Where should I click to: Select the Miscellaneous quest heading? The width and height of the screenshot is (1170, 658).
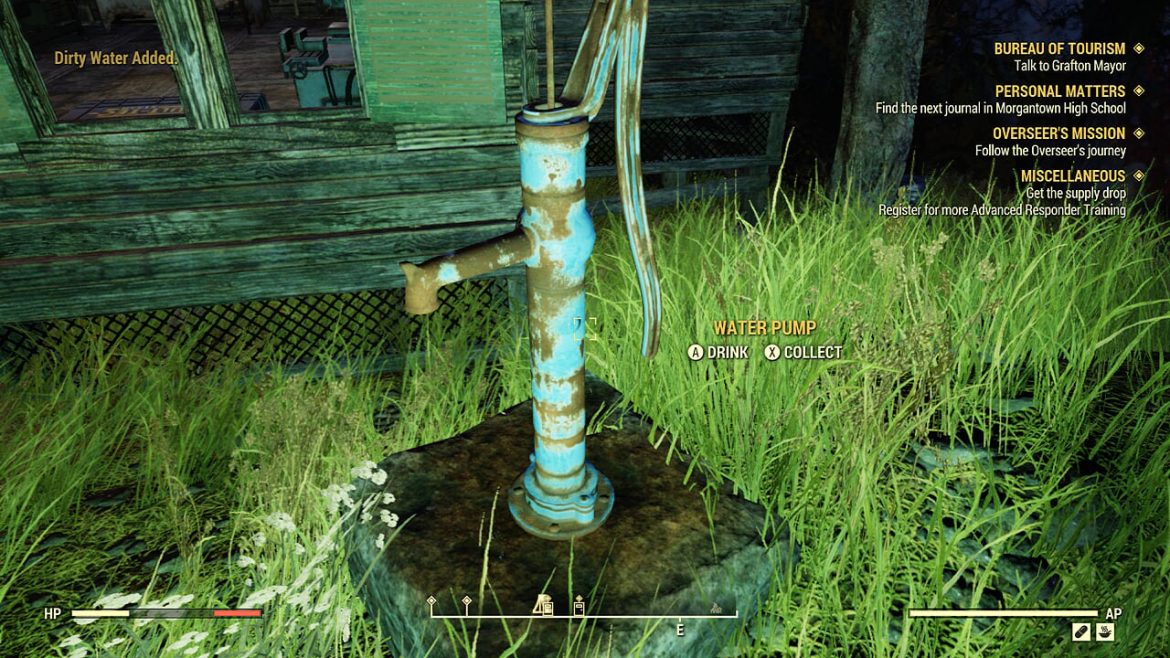1073,176
